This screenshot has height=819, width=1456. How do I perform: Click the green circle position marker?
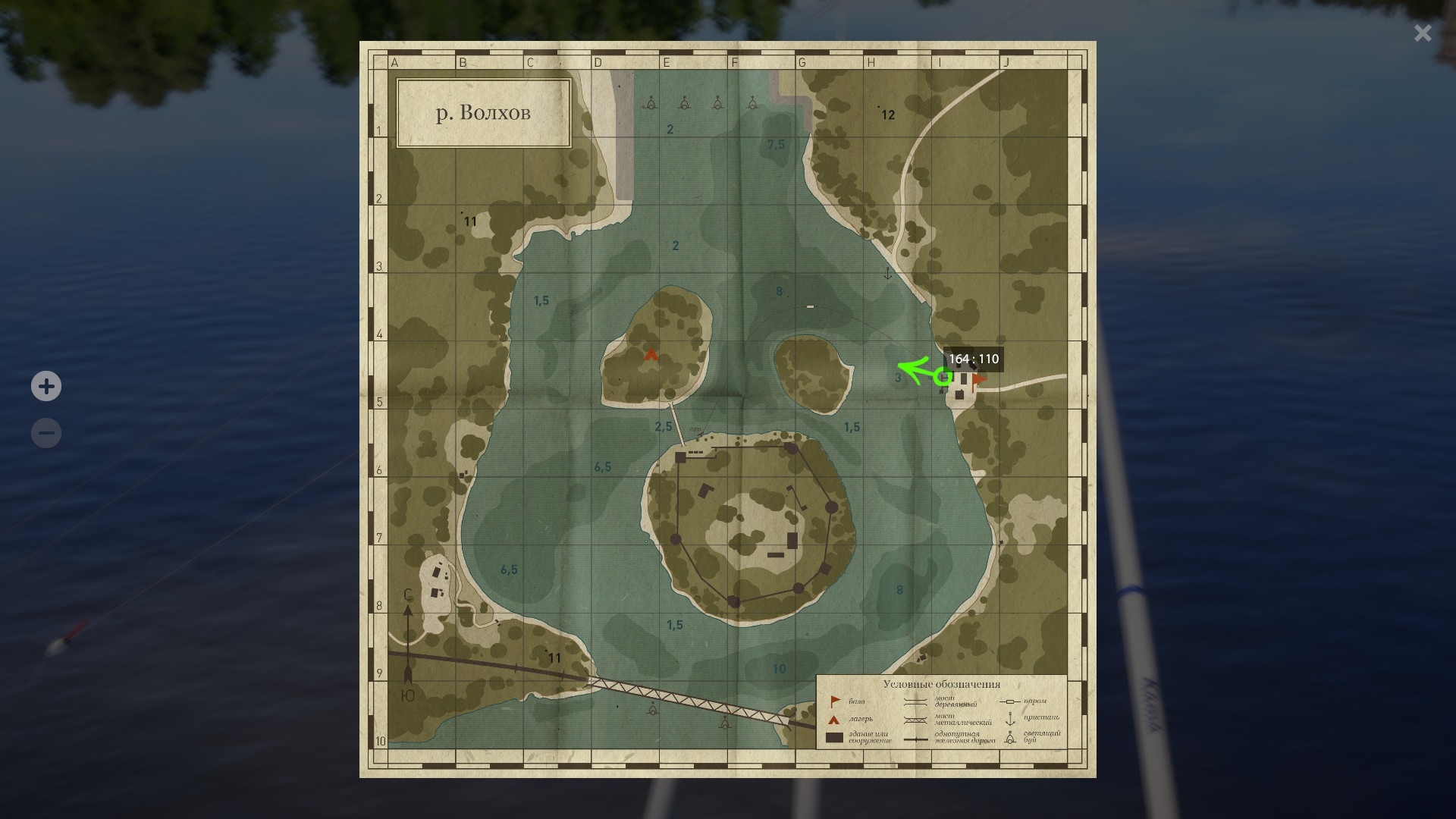[x=943, y=376]
